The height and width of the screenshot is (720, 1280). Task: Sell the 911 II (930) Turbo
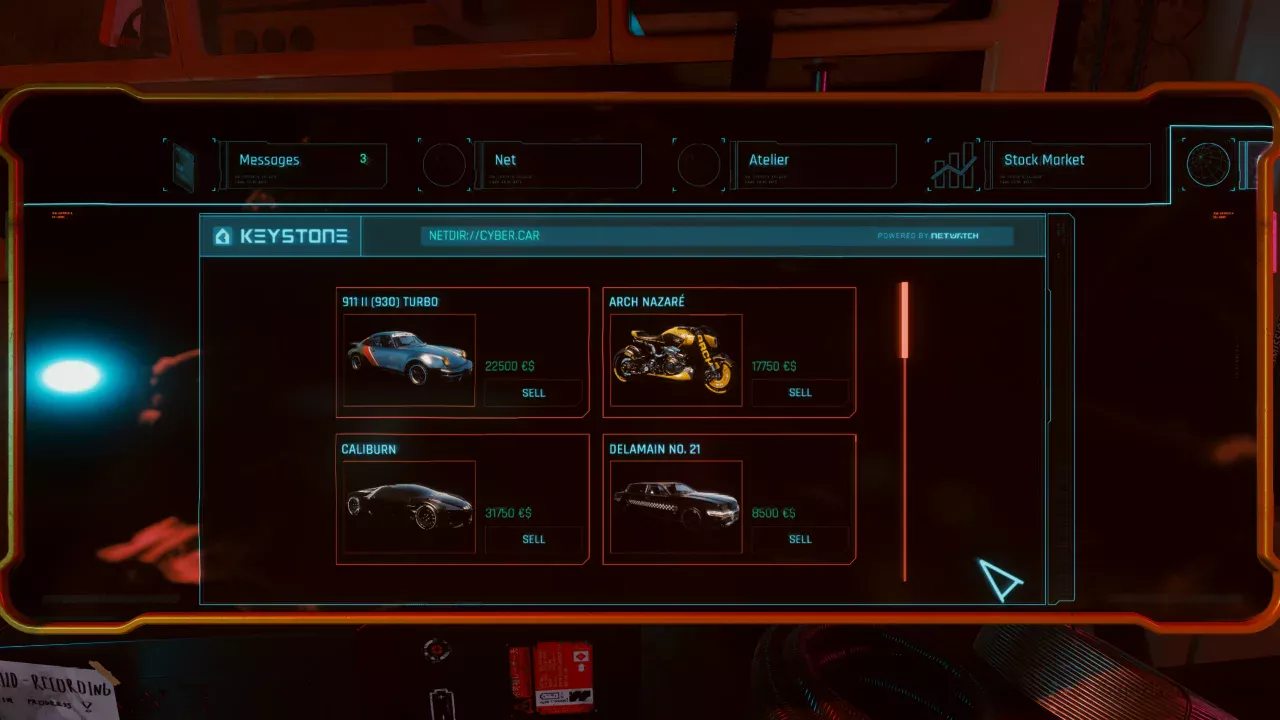pos(533,393)
